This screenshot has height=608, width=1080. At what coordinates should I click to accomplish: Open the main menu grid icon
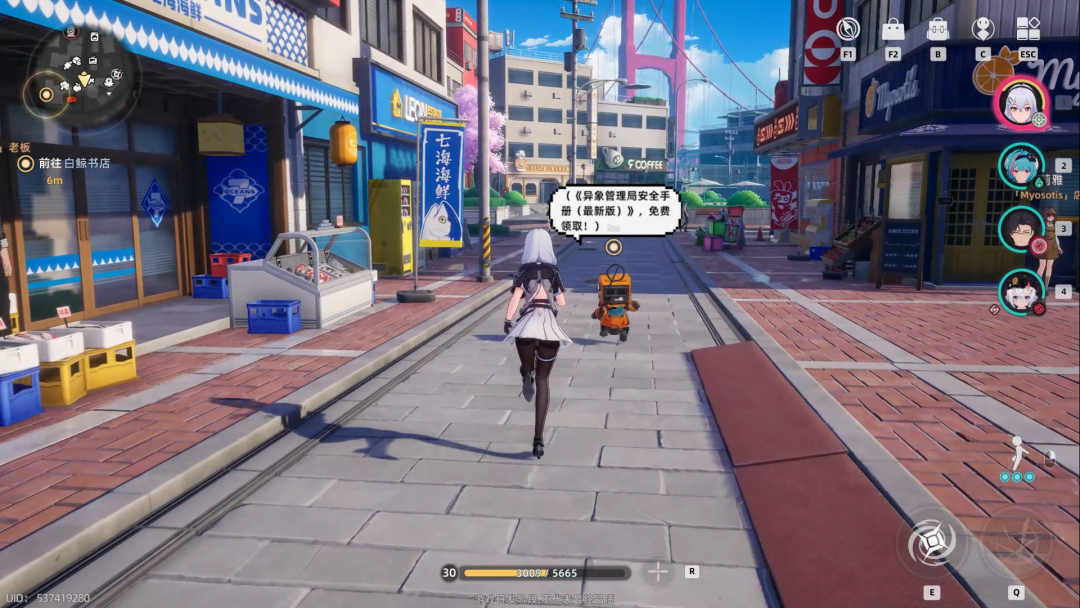click(x=1028, y=29)
